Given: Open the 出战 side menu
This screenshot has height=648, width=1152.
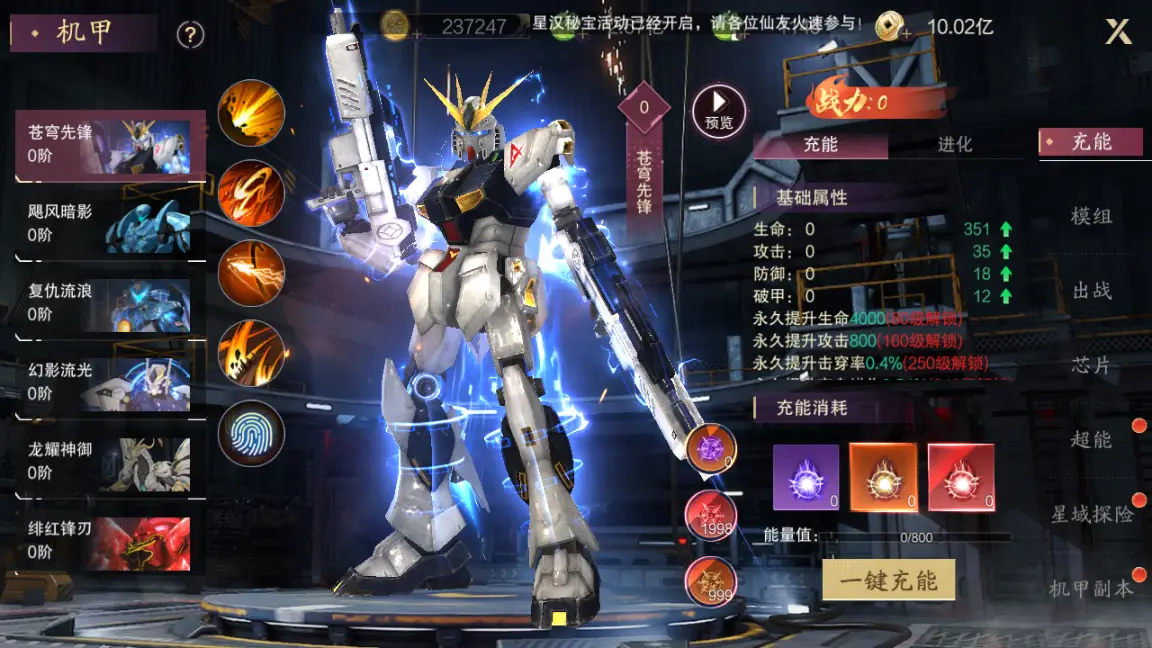Looking at the screenshot, I should (1091, 291).
